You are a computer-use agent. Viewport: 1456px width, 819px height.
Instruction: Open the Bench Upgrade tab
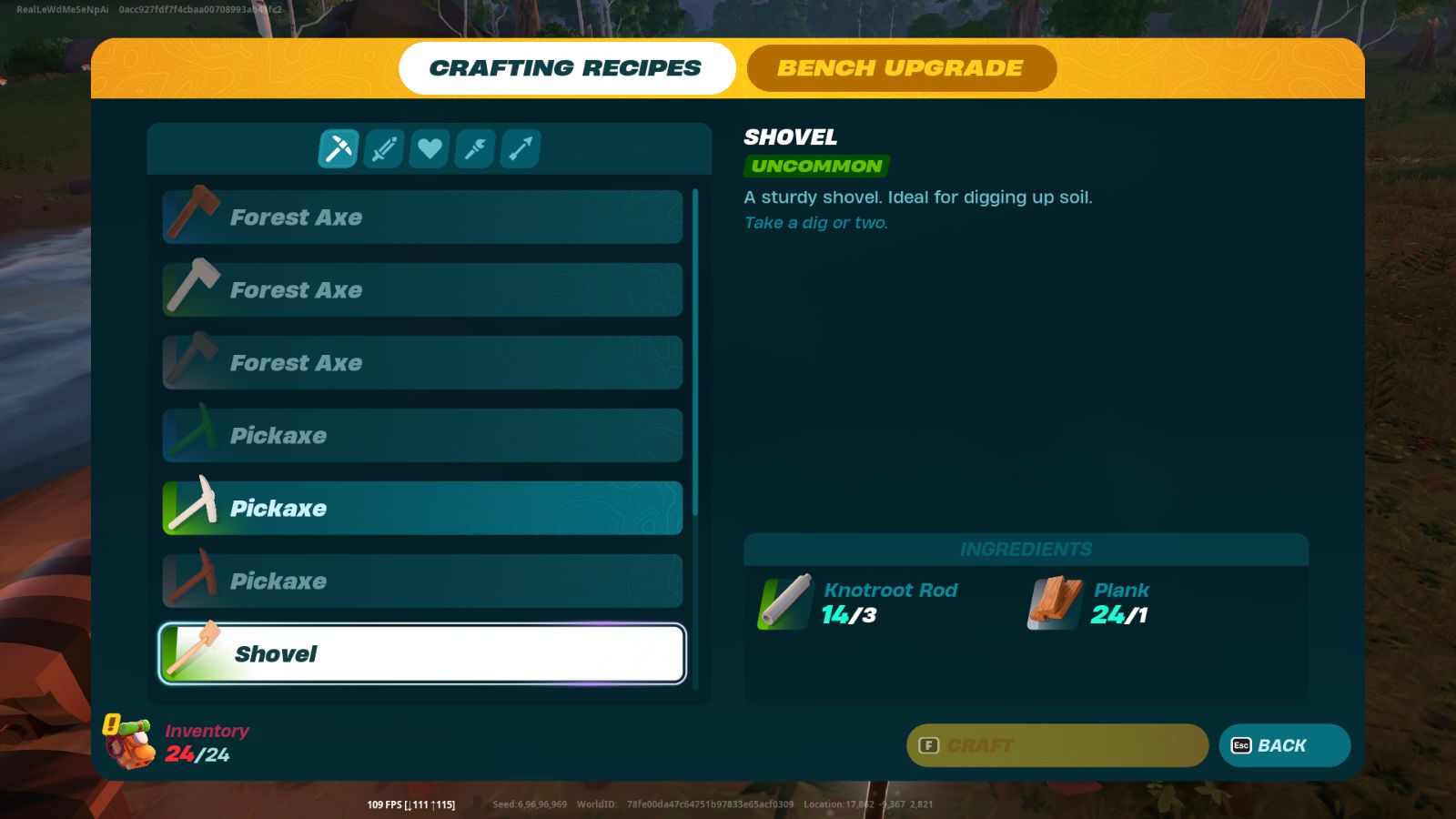[901, 68]
